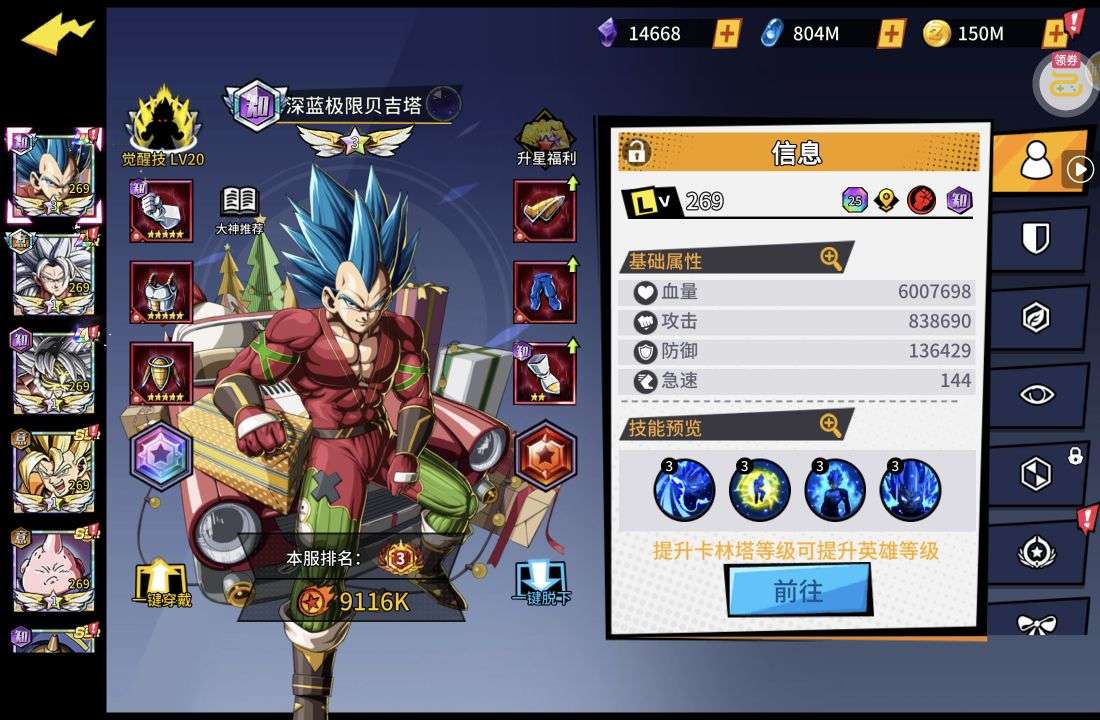Open the orange star hexagon badge
This screenshot has width=1100, height=720.
pyautogui.click(x=546, y=457)
